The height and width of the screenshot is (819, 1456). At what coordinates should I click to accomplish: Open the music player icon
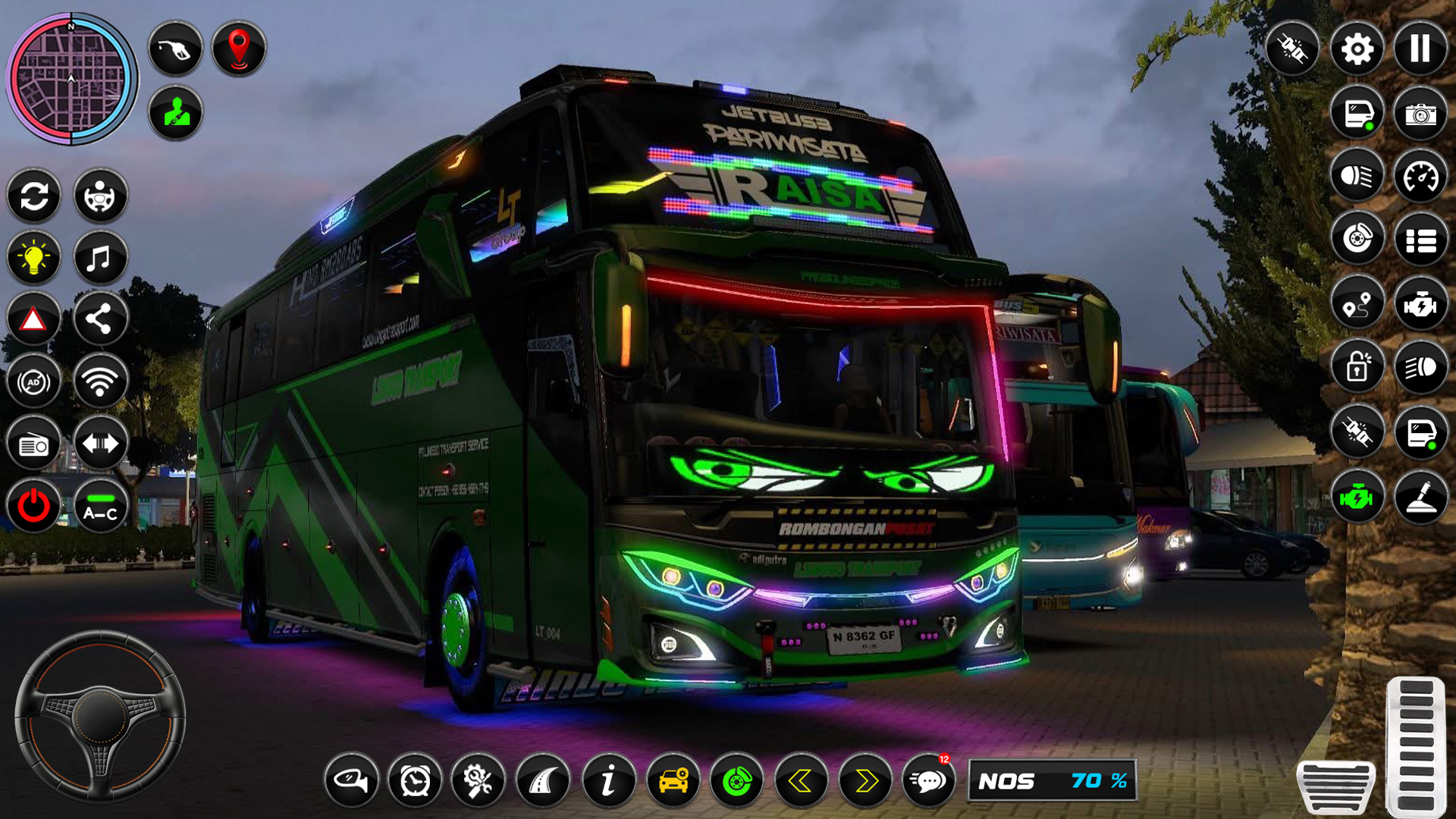99,257
